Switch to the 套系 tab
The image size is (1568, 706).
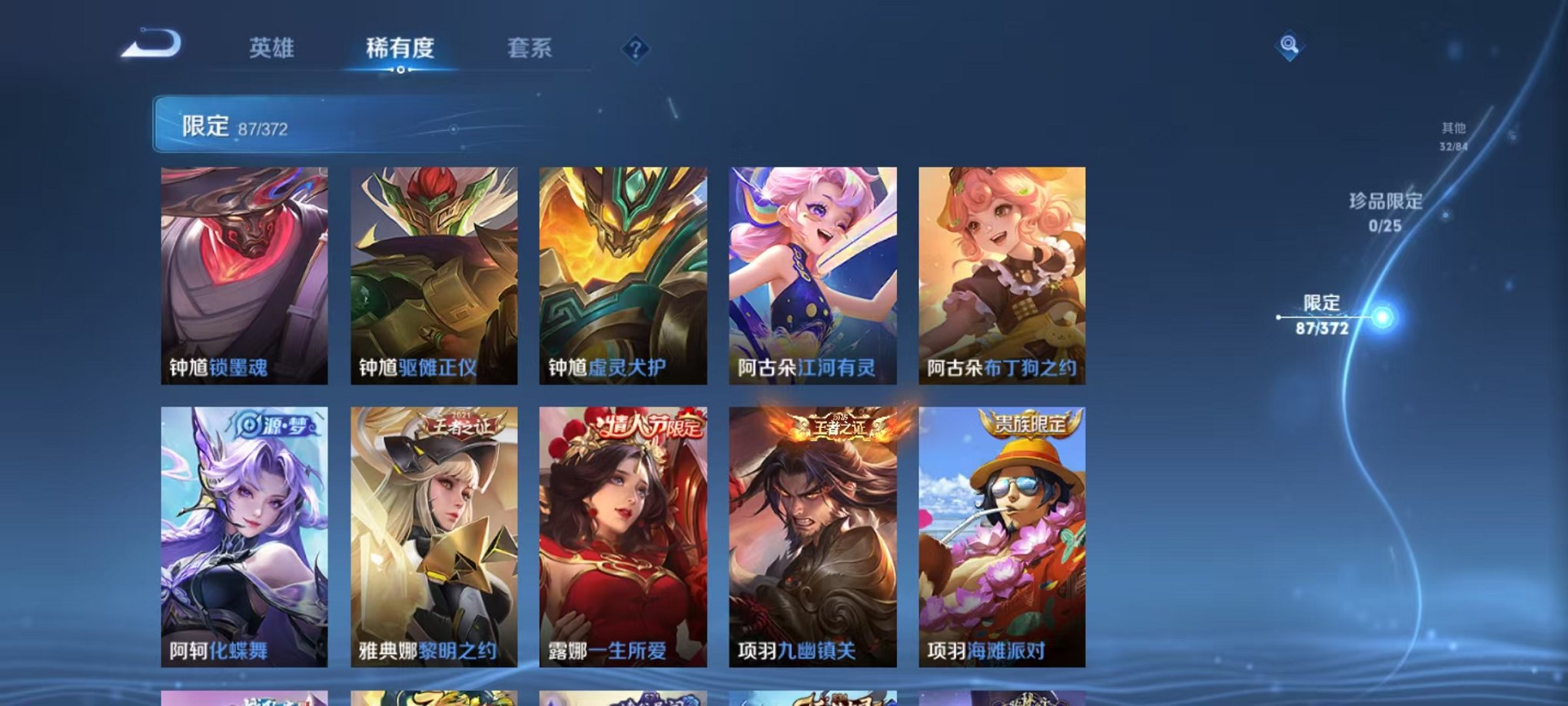click(x=528, y=48)
